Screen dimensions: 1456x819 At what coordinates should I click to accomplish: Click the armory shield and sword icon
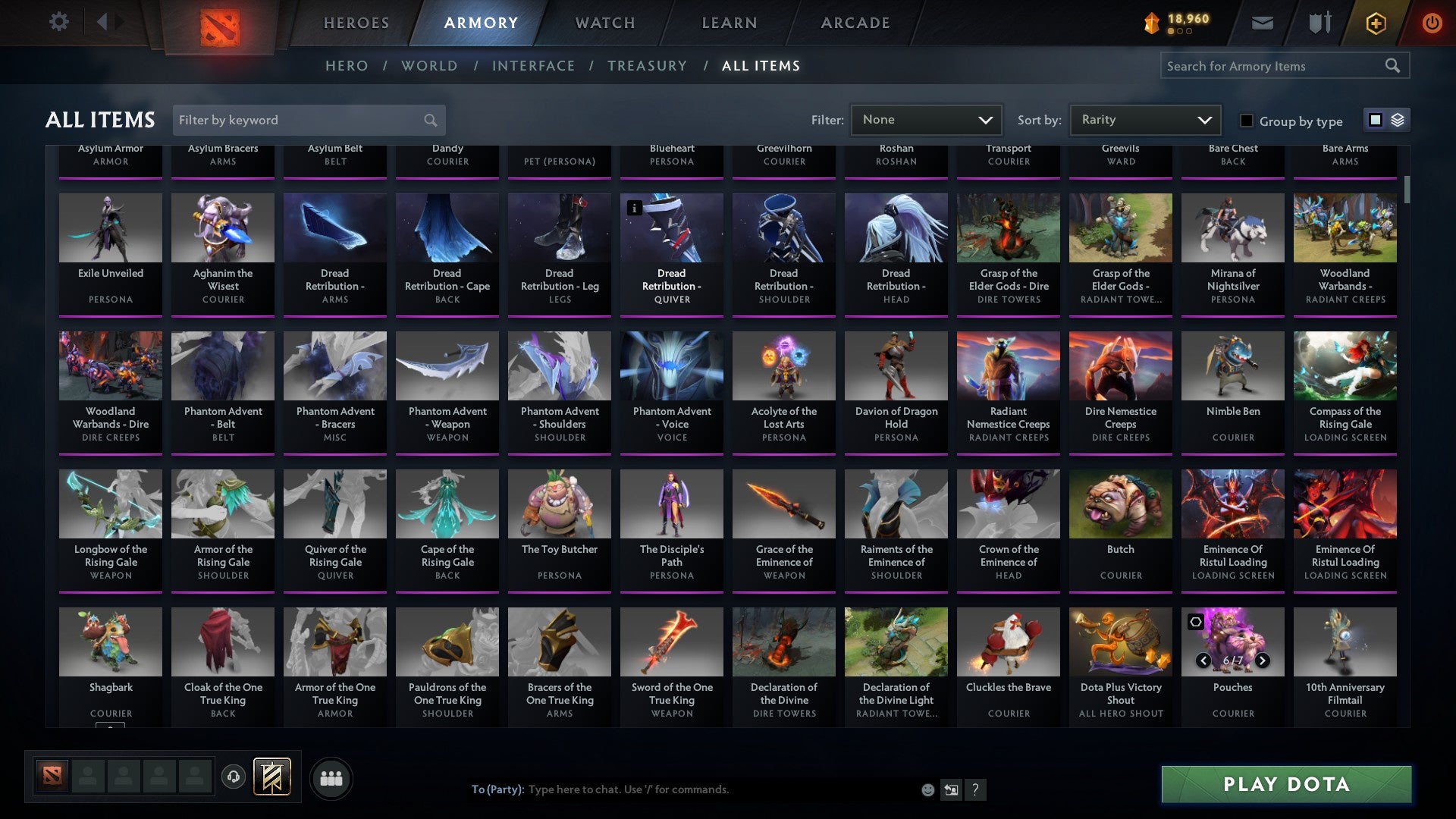(1319, 23)
